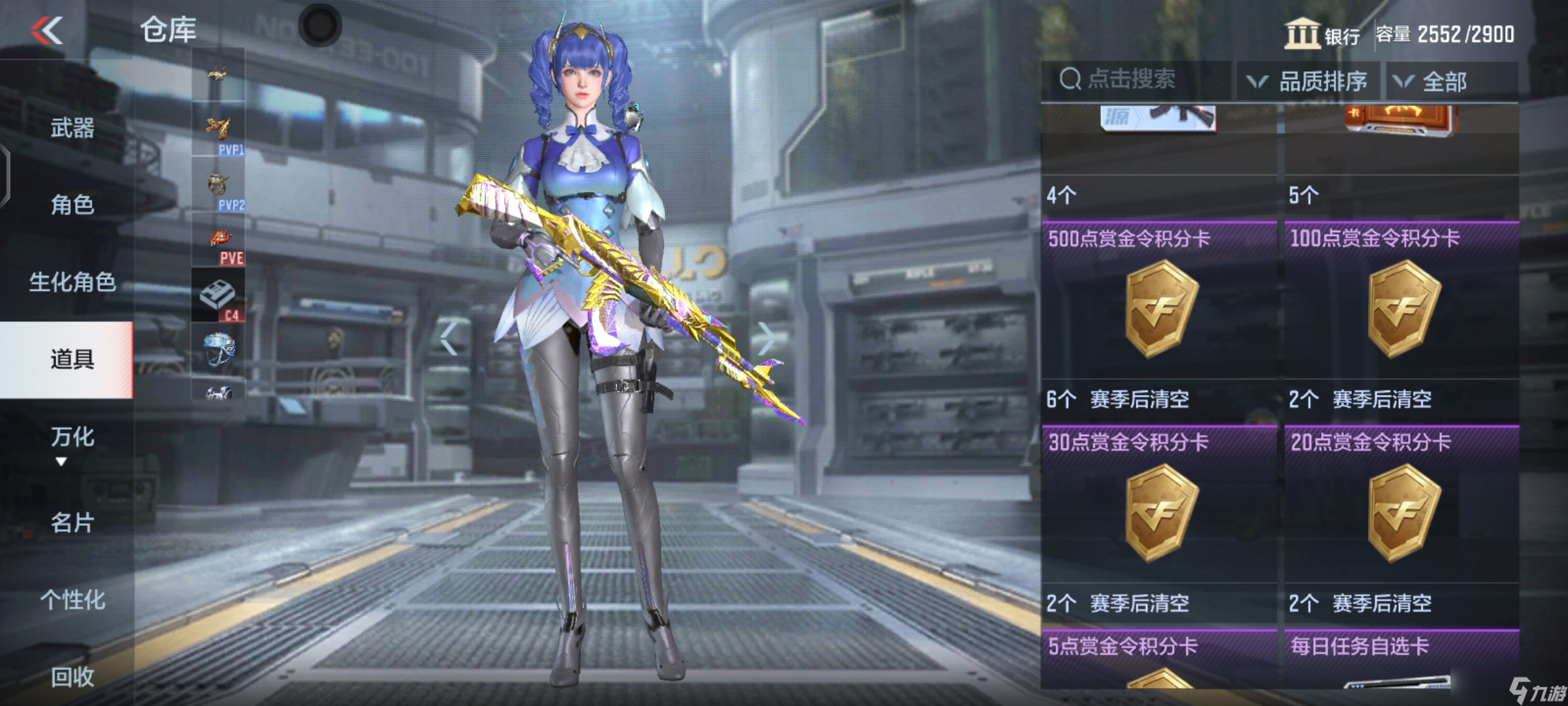This screenshot has height=706, width=1568.
Task: Switch to the 名片 tab
Action: coord(72,523)
